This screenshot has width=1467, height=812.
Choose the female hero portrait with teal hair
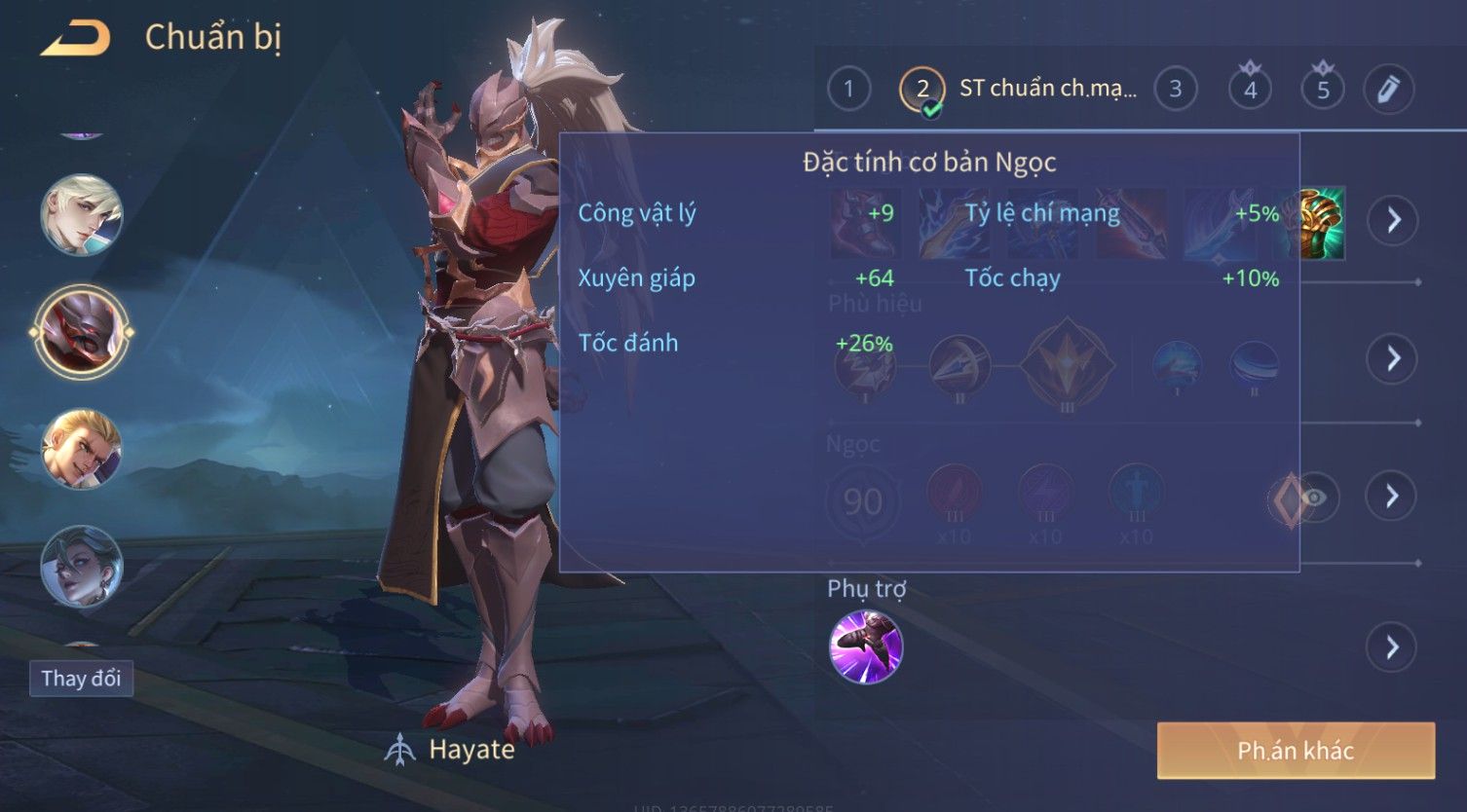pos(82,566)
